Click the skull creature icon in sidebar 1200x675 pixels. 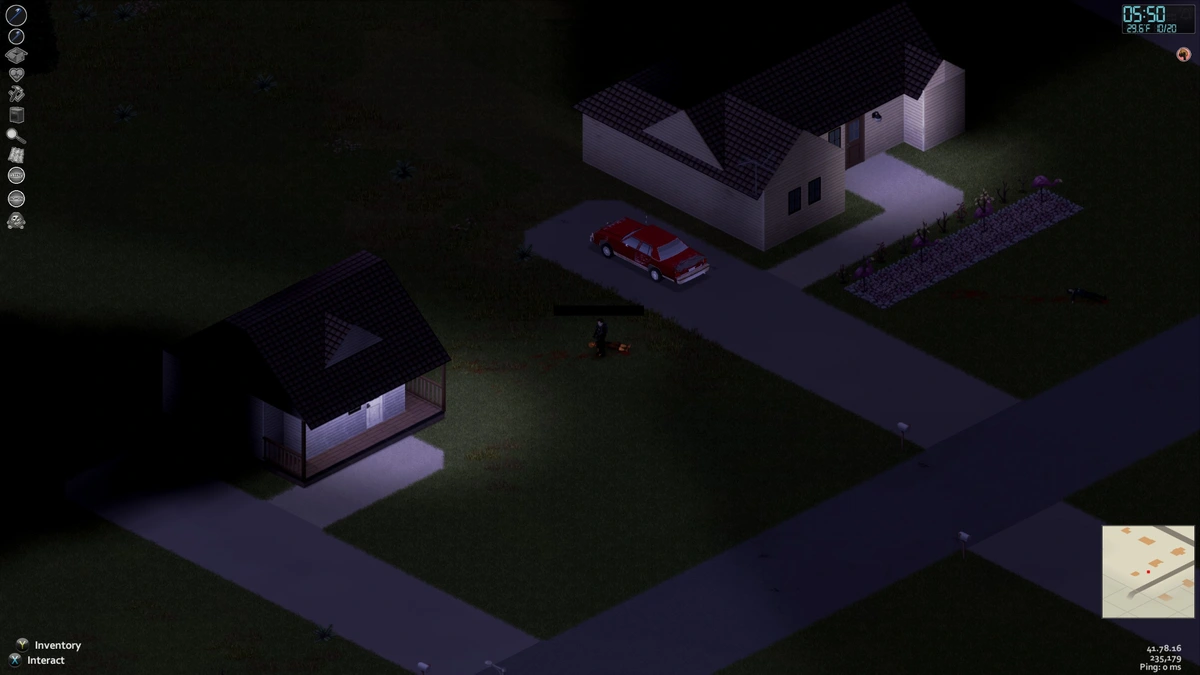point(16,220)
